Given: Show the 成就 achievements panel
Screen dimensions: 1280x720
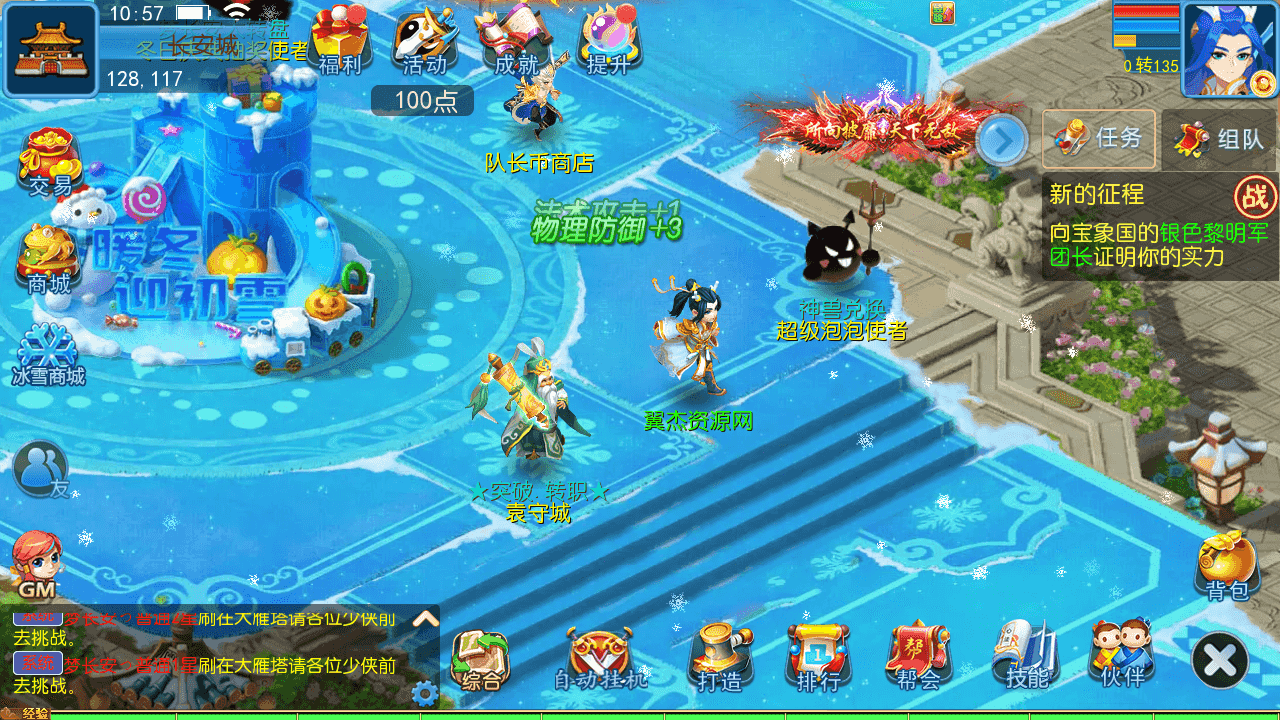Looking at the screenshot, I should [x=516, y=42].
